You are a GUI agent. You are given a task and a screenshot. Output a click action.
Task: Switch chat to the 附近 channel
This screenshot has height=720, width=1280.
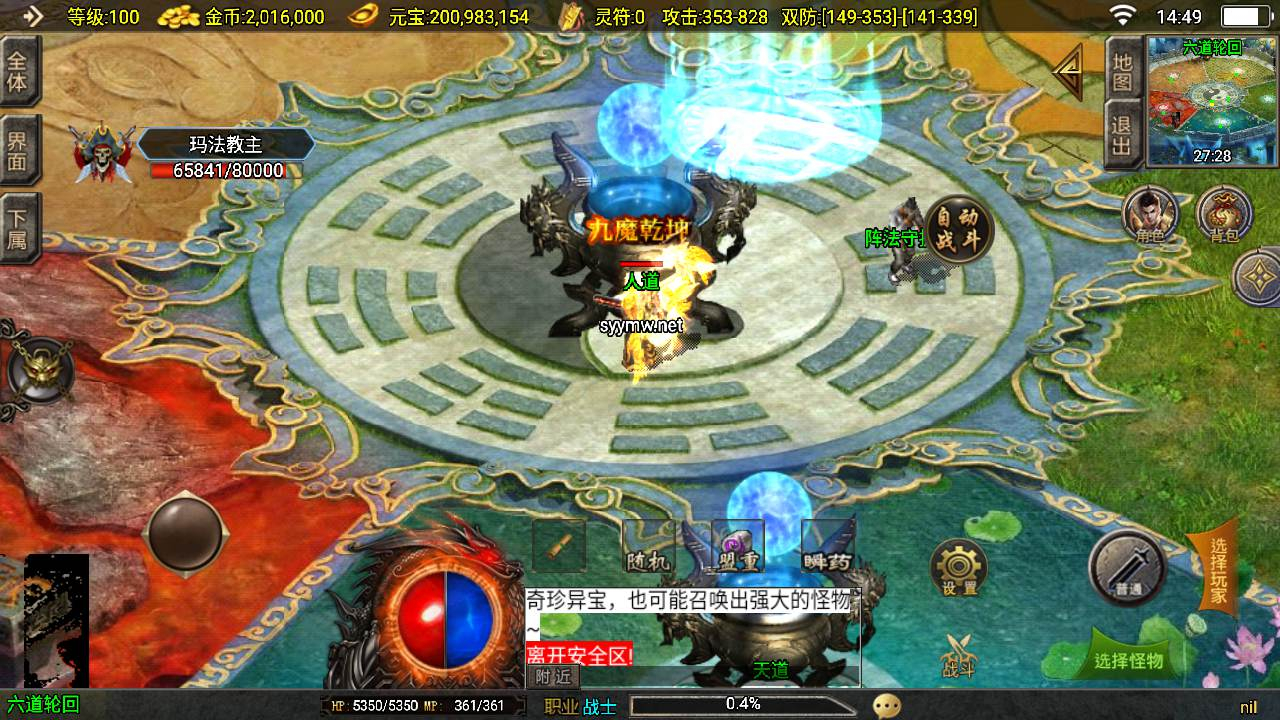click(x=552, y=676)
